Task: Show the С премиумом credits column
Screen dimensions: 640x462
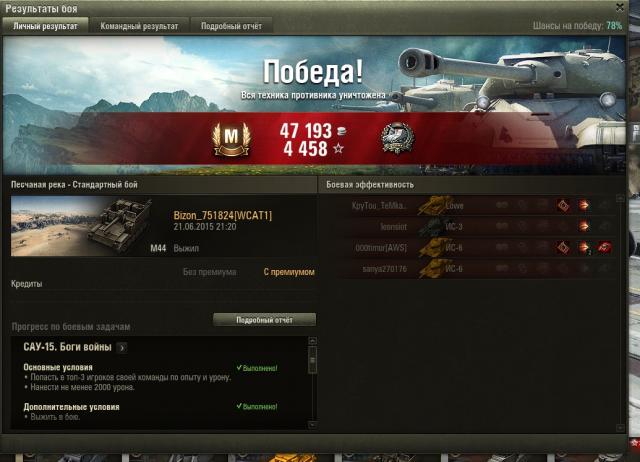Action: pos(289,272)
